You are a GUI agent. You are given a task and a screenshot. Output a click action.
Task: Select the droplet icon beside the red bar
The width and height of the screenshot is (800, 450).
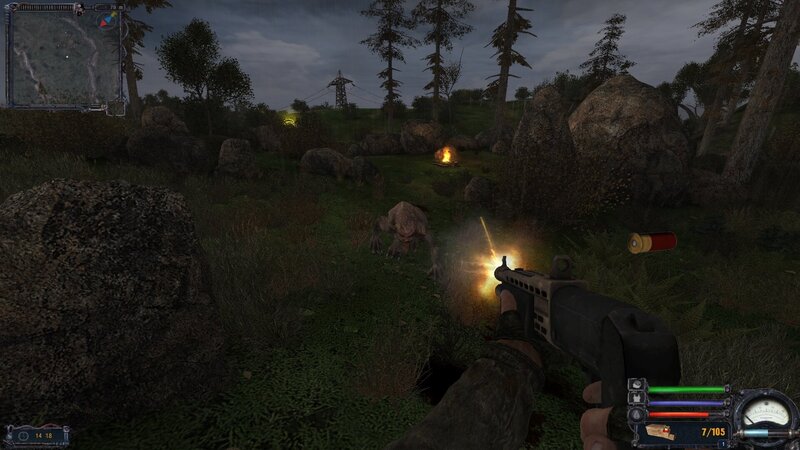pos(637,414)
